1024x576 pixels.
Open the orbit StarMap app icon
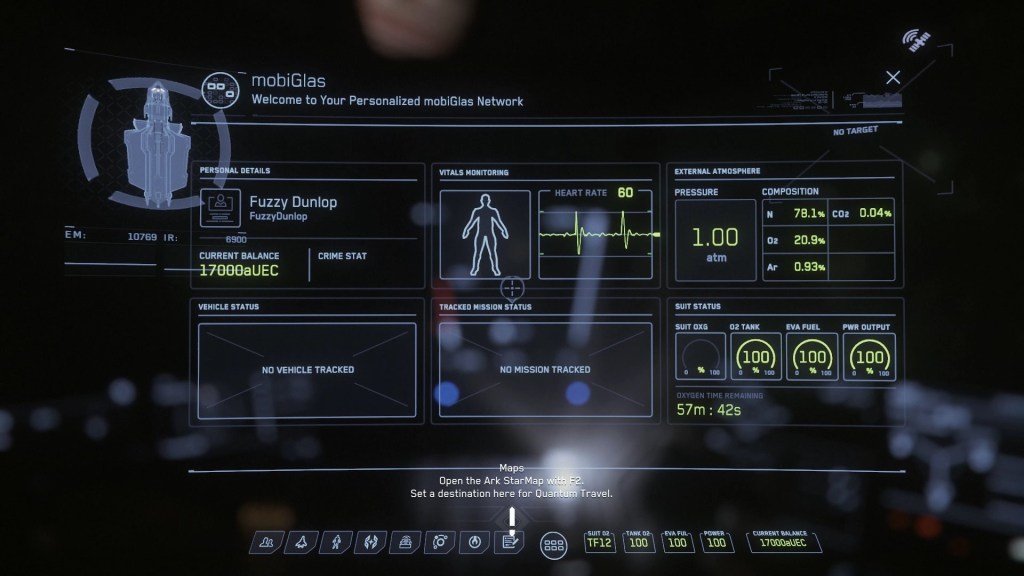point(441,543)
